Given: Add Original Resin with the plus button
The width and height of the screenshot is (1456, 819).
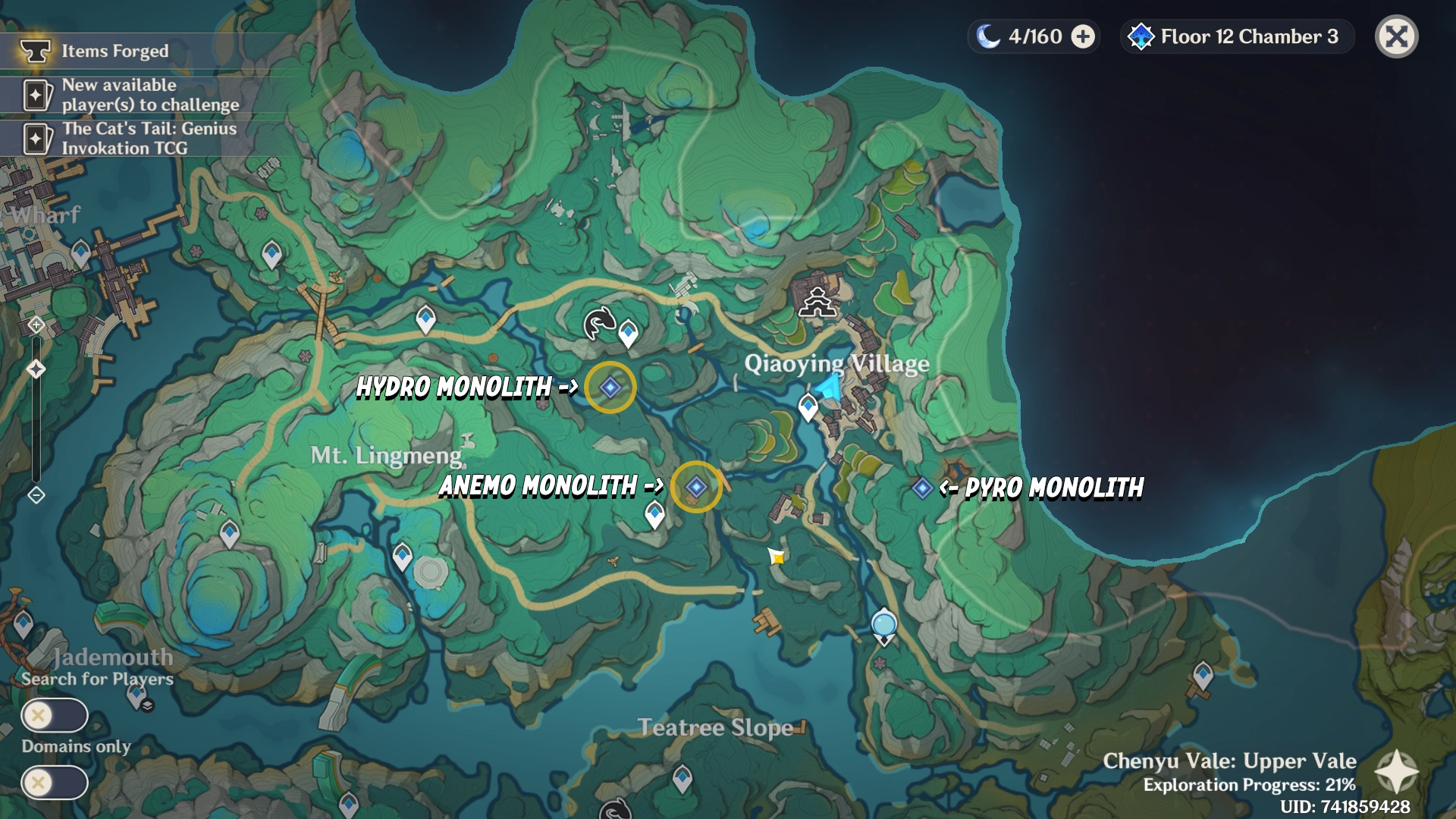Looking at the screenshot, I should [x=1083, y=36].
